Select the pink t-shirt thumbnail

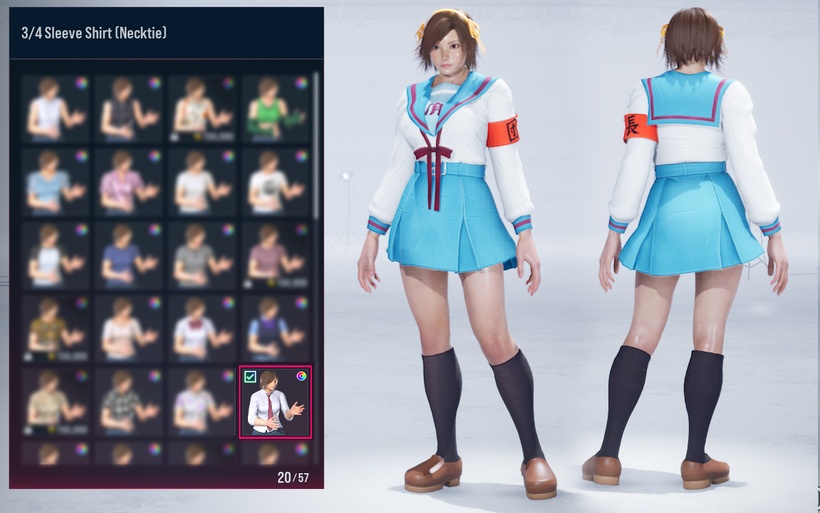(x=127, y=180)
